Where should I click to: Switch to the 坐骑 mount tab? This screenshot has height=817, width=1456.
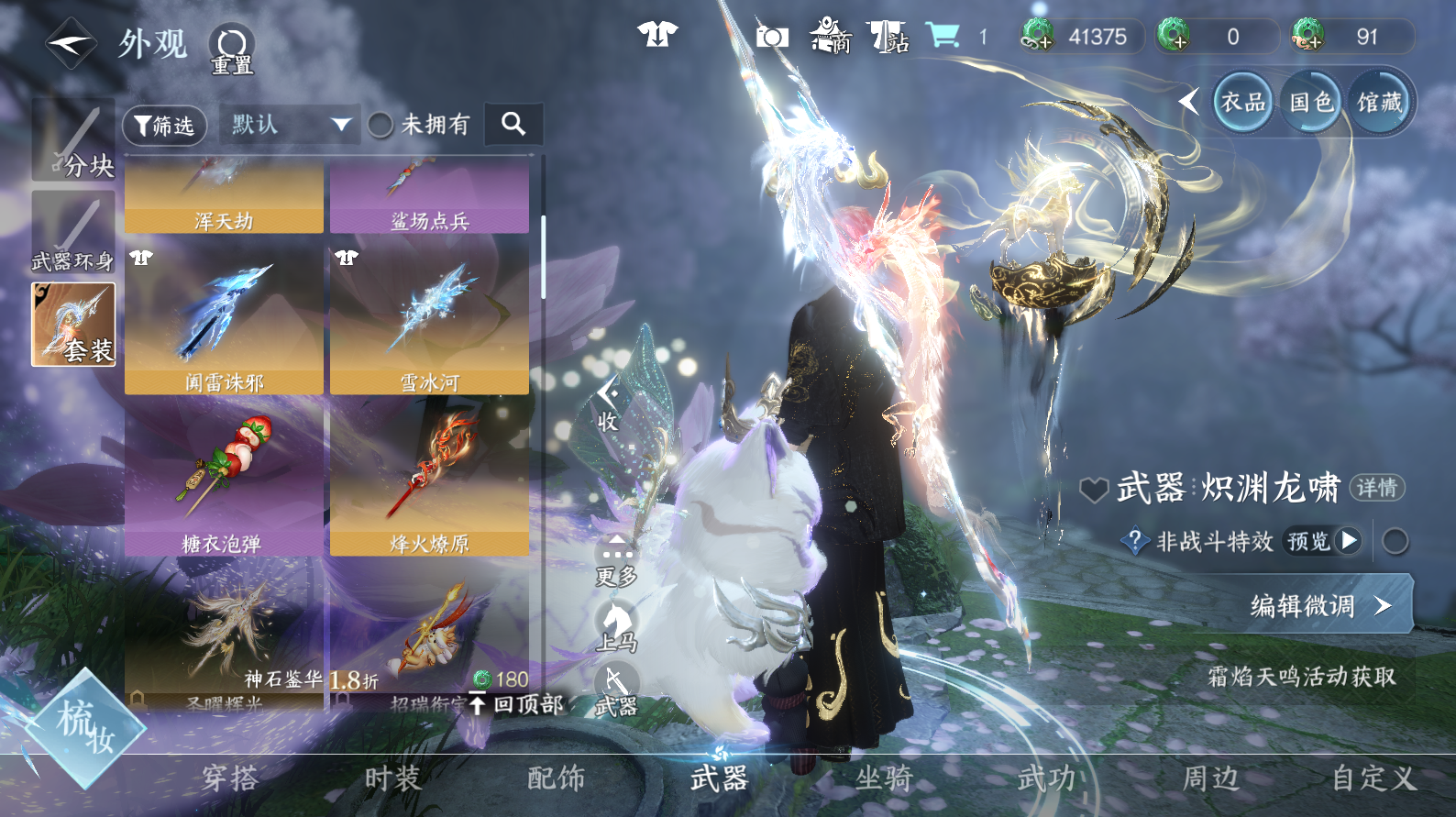pos(883,778)
